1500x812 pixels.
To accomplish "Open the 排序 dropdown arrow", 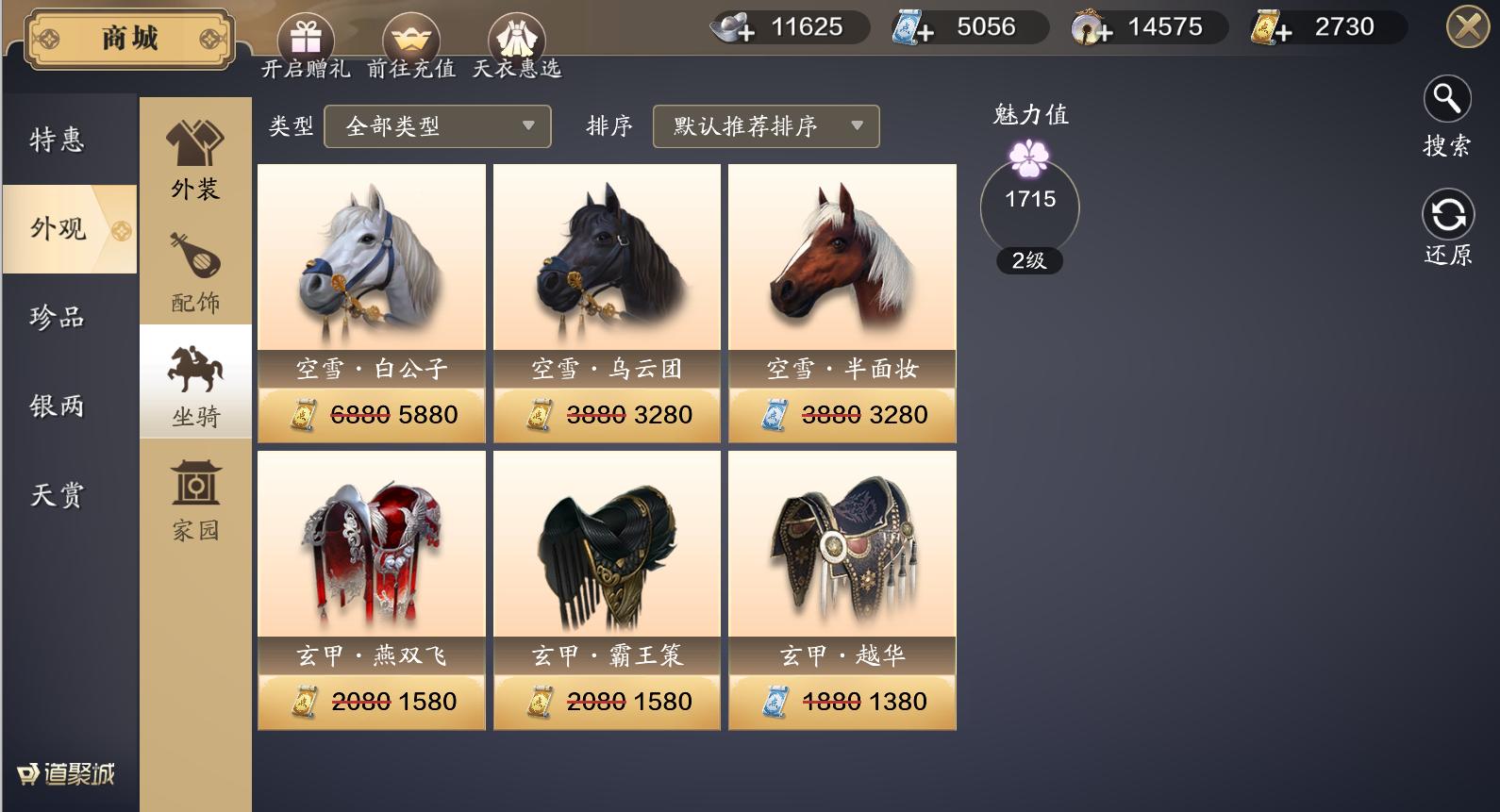I will coord(857,126).
